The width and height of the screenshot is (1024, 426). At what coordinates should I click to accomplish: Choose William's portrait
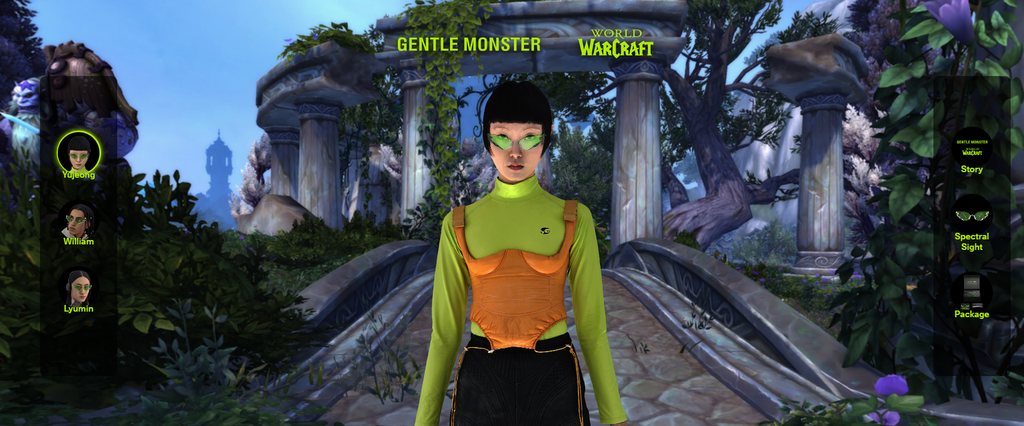[x=78, y=221]
